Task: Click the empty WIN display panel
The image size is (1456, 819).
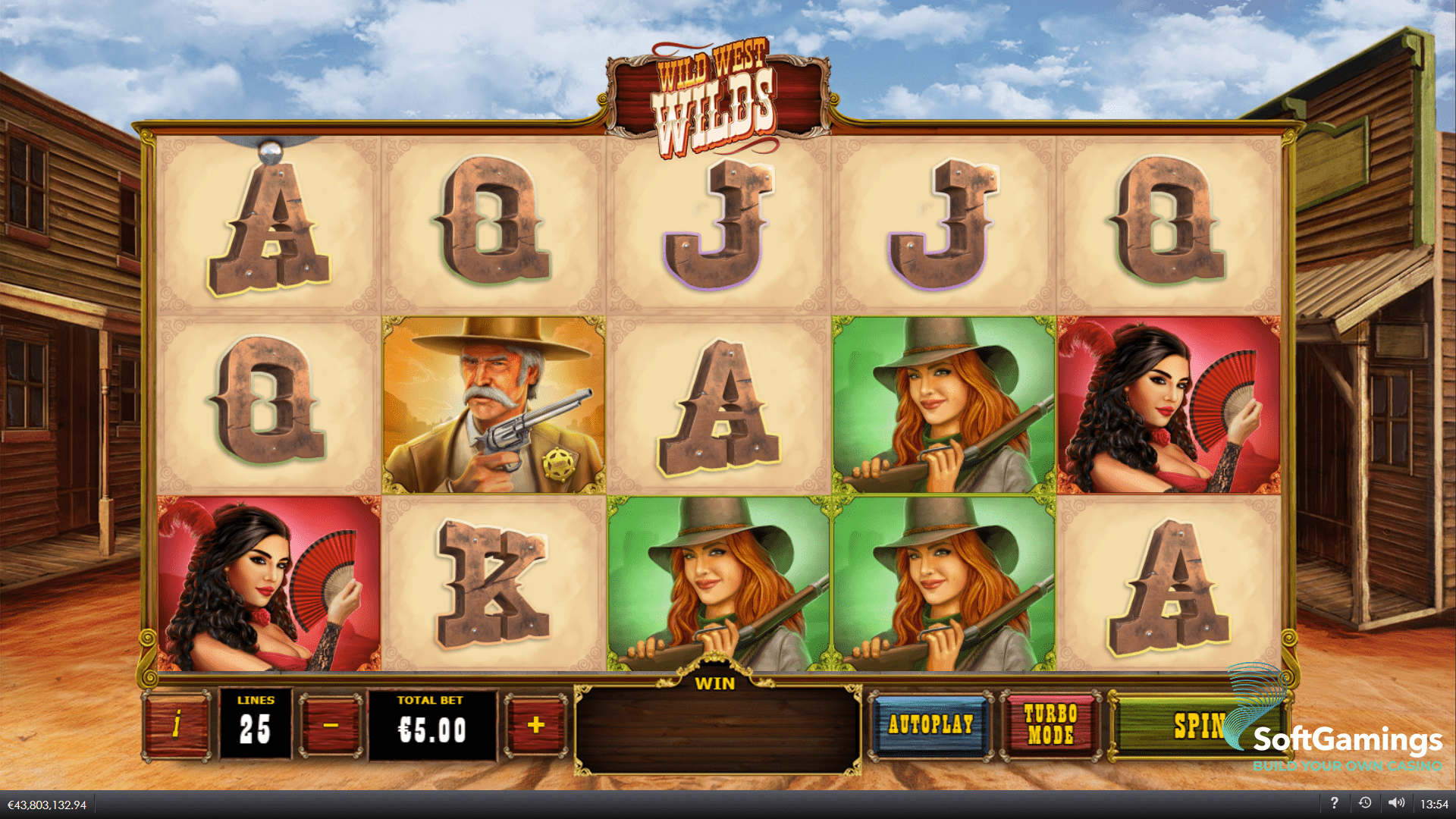Action: 717,732
